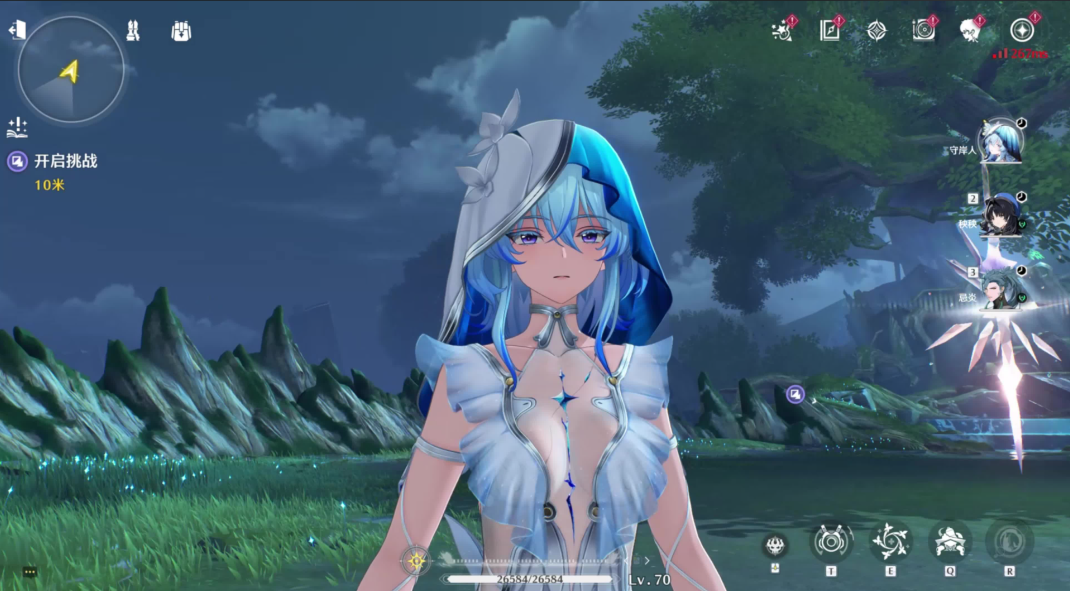Activate the Q echo skill icon
This screenshot has height=591, width=1070.
[x=949, y=542]
